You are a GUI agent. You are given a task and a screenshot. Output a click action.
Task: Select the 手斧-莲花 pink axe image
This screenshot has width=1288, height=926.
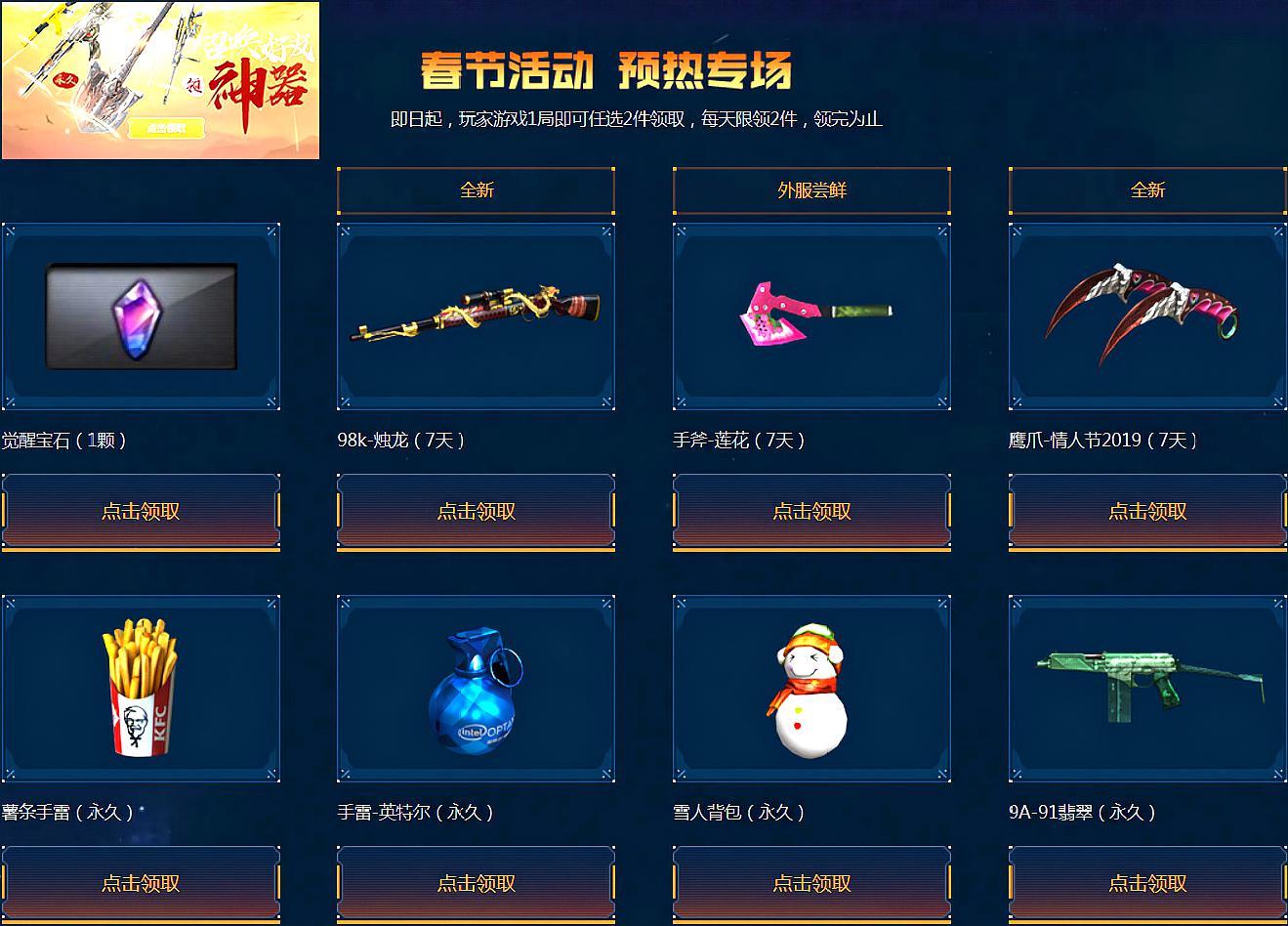pyautogui.click(x=810, y=315)
